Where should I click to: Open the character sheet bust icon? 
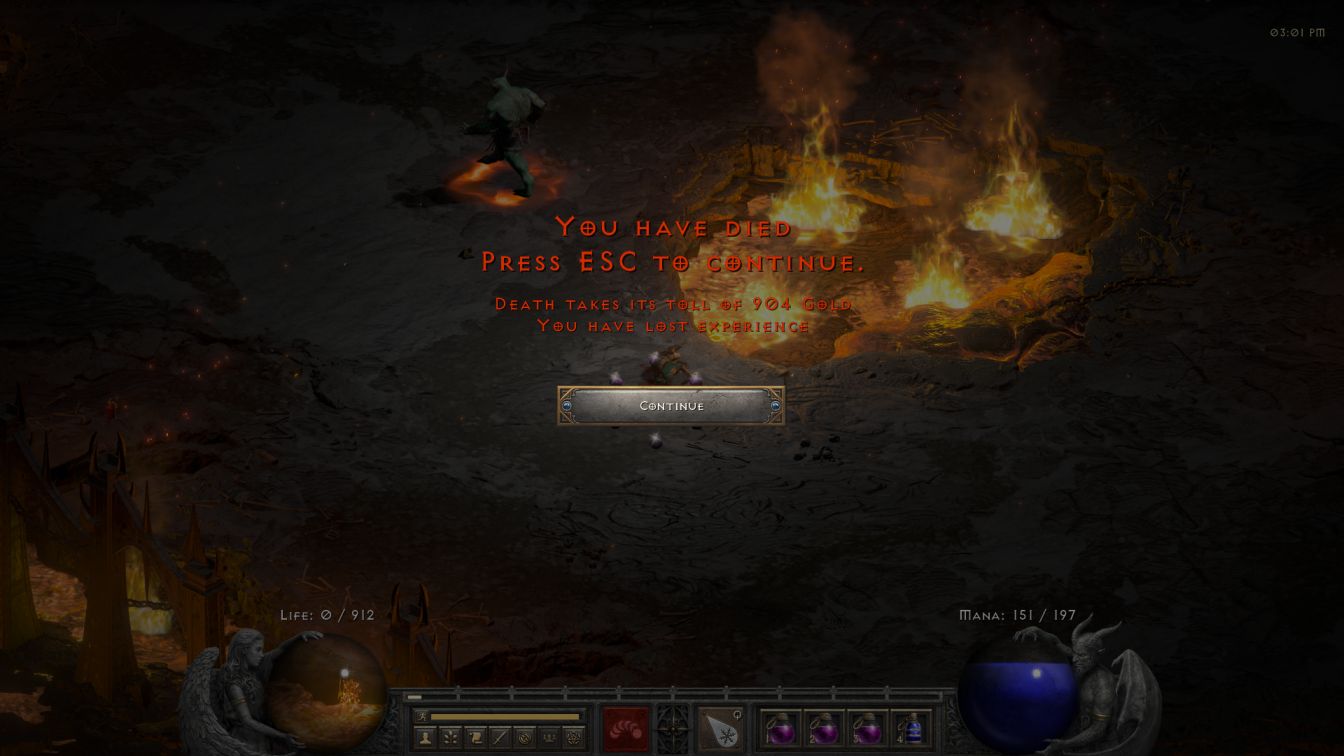click(426, 738)
